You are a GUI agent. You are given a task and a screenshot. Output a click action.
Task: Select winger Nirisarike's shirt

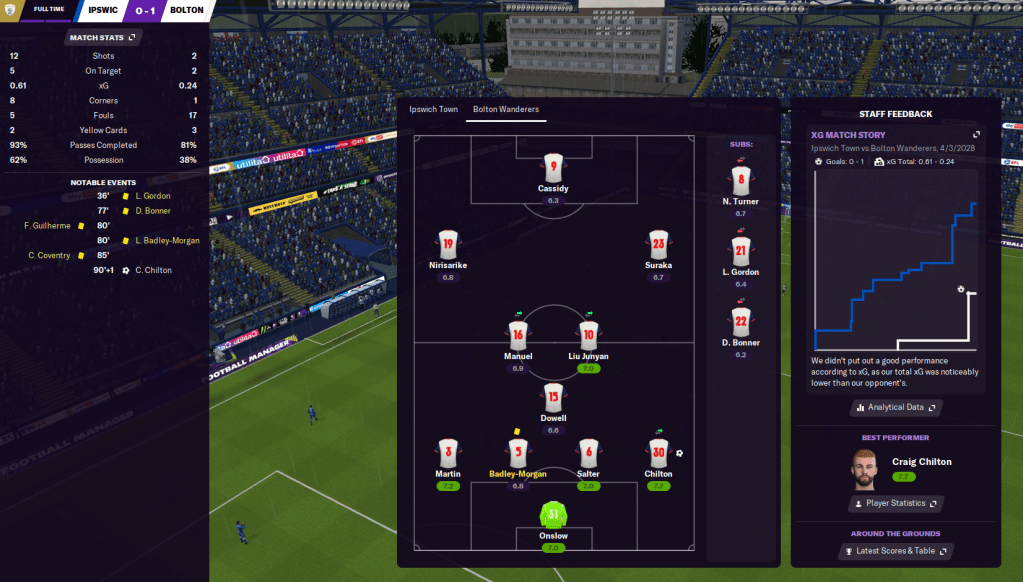[447, 244]
